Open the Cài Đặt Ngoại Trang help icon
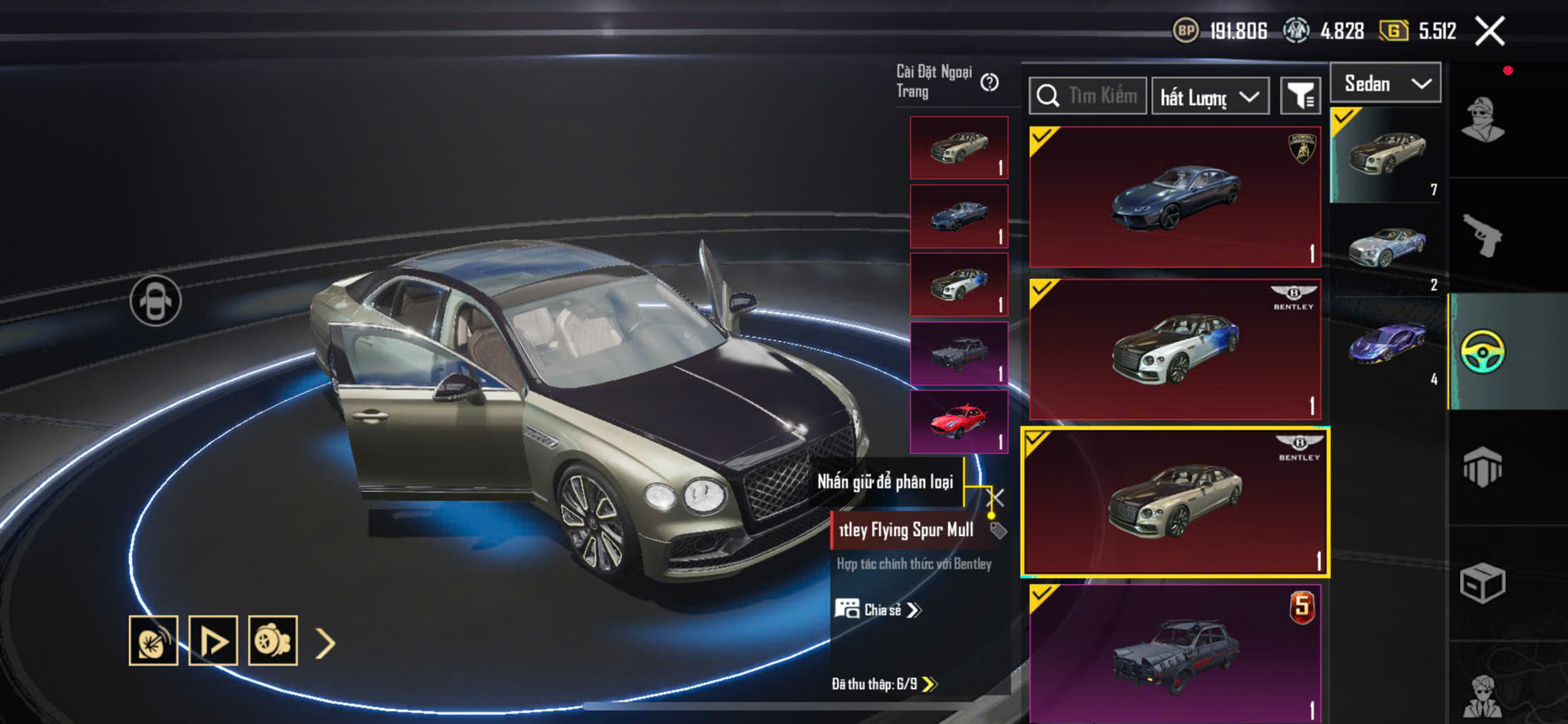1568x724 pixels. [989, 82]
